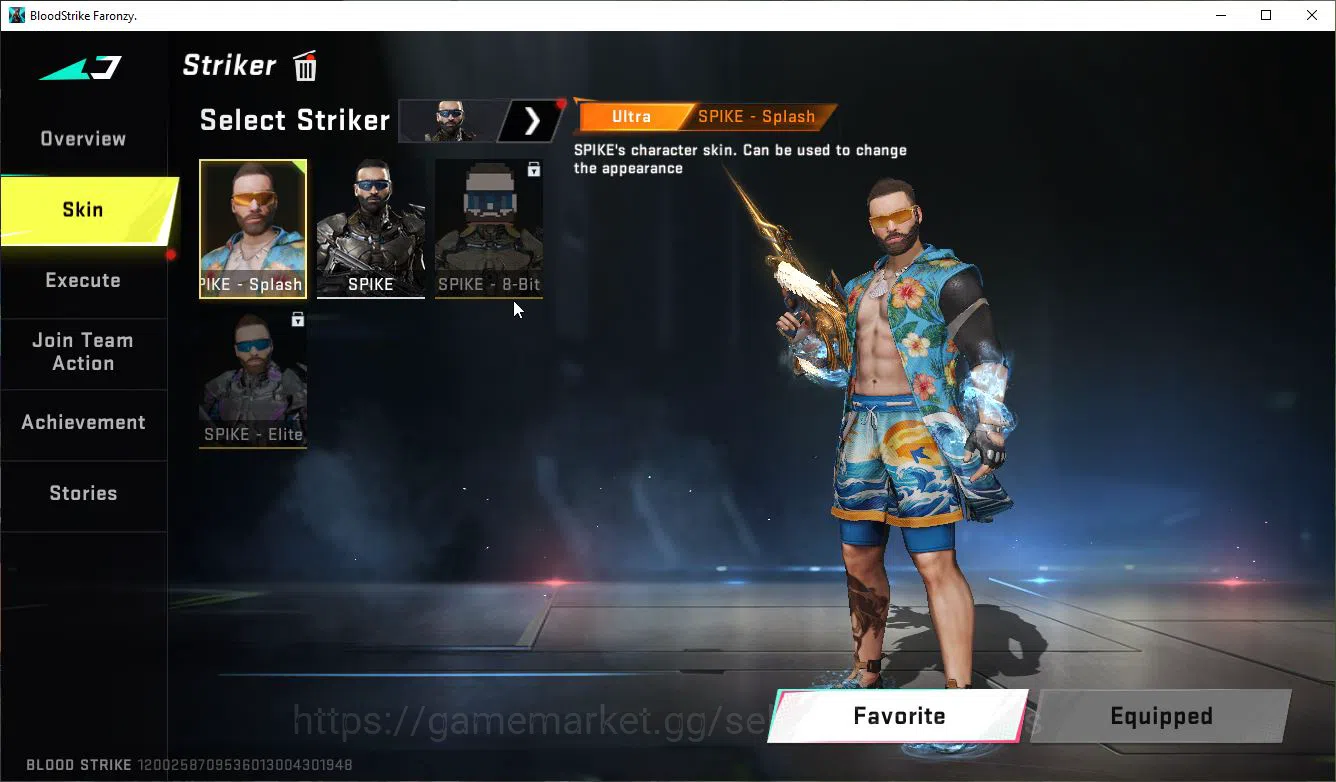The image size is (1336, 782).
Task: Click the BloodStrike logo in the sidebar
Action: (78, 66)
